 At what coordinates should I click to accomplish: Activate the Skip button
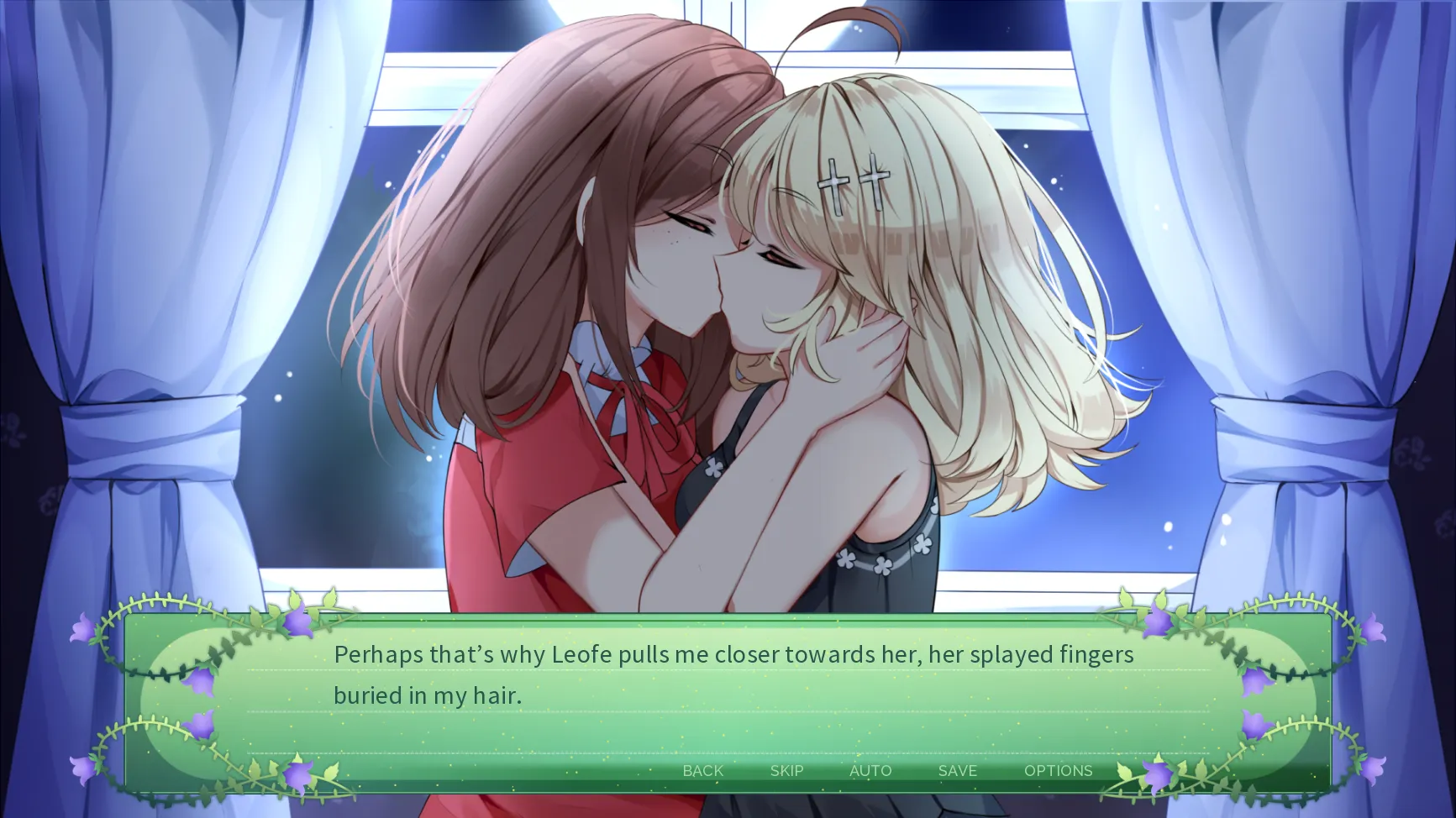(x=786, y=770)
